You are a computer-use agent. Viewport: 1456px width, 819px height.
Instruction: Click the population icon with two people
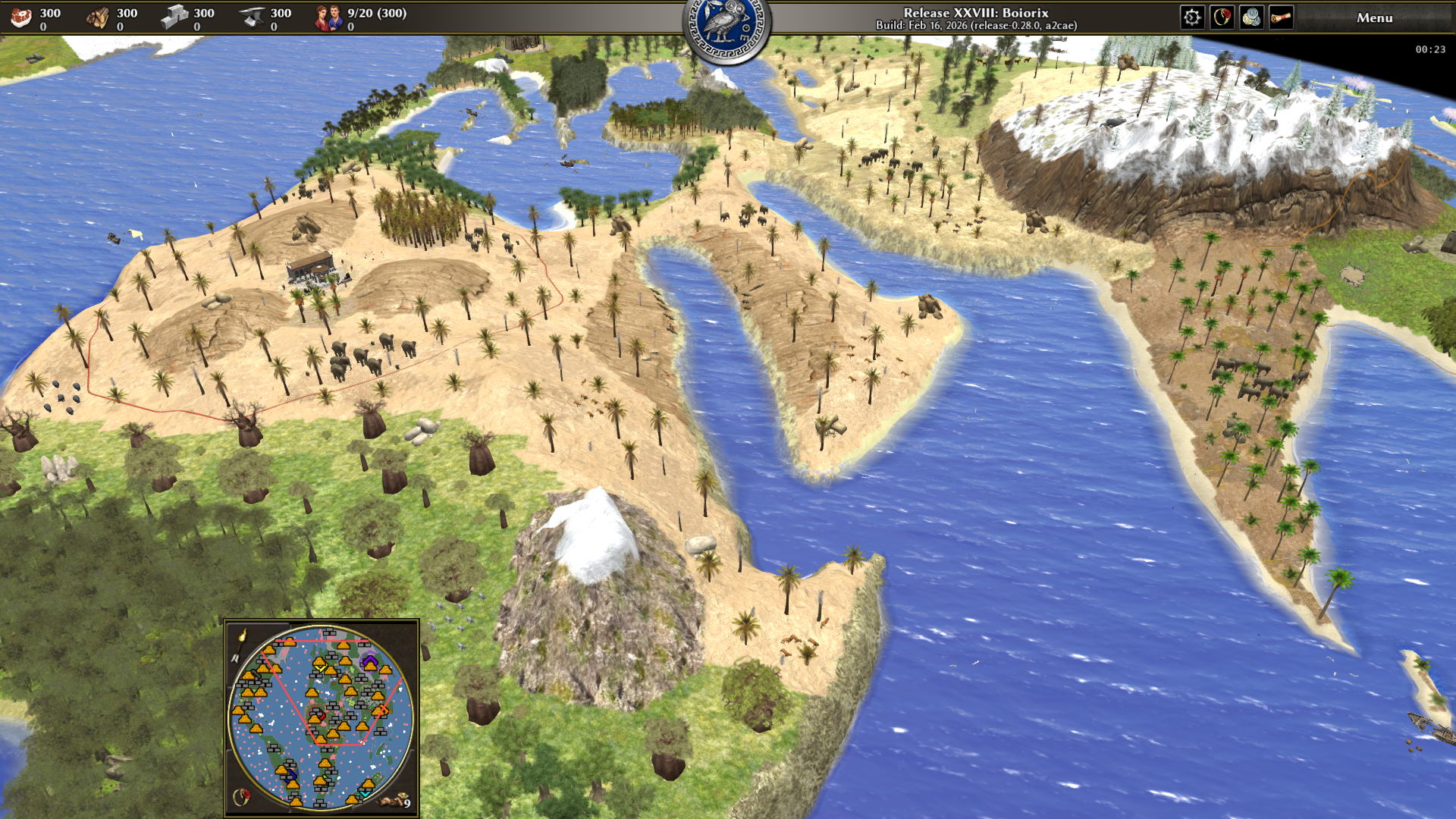point(329,17)
